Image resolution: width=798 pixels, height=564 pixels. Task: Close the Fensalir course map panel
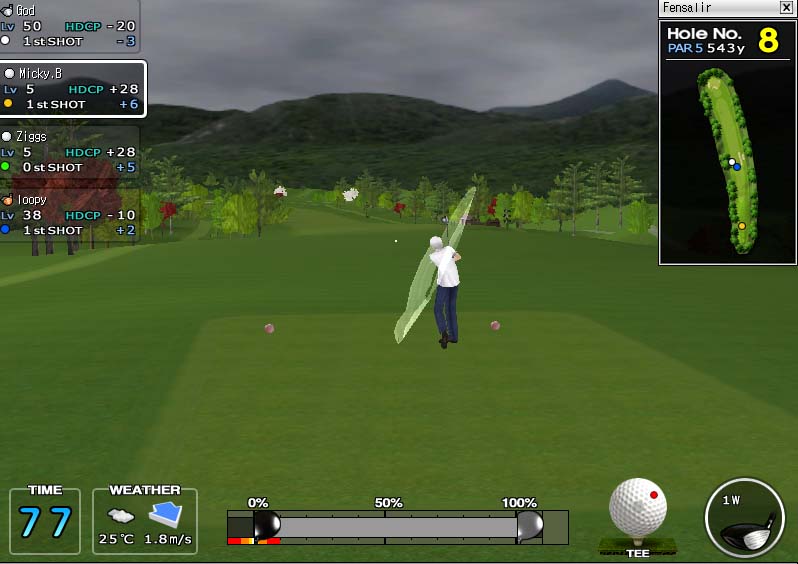(x=786, y=8)
